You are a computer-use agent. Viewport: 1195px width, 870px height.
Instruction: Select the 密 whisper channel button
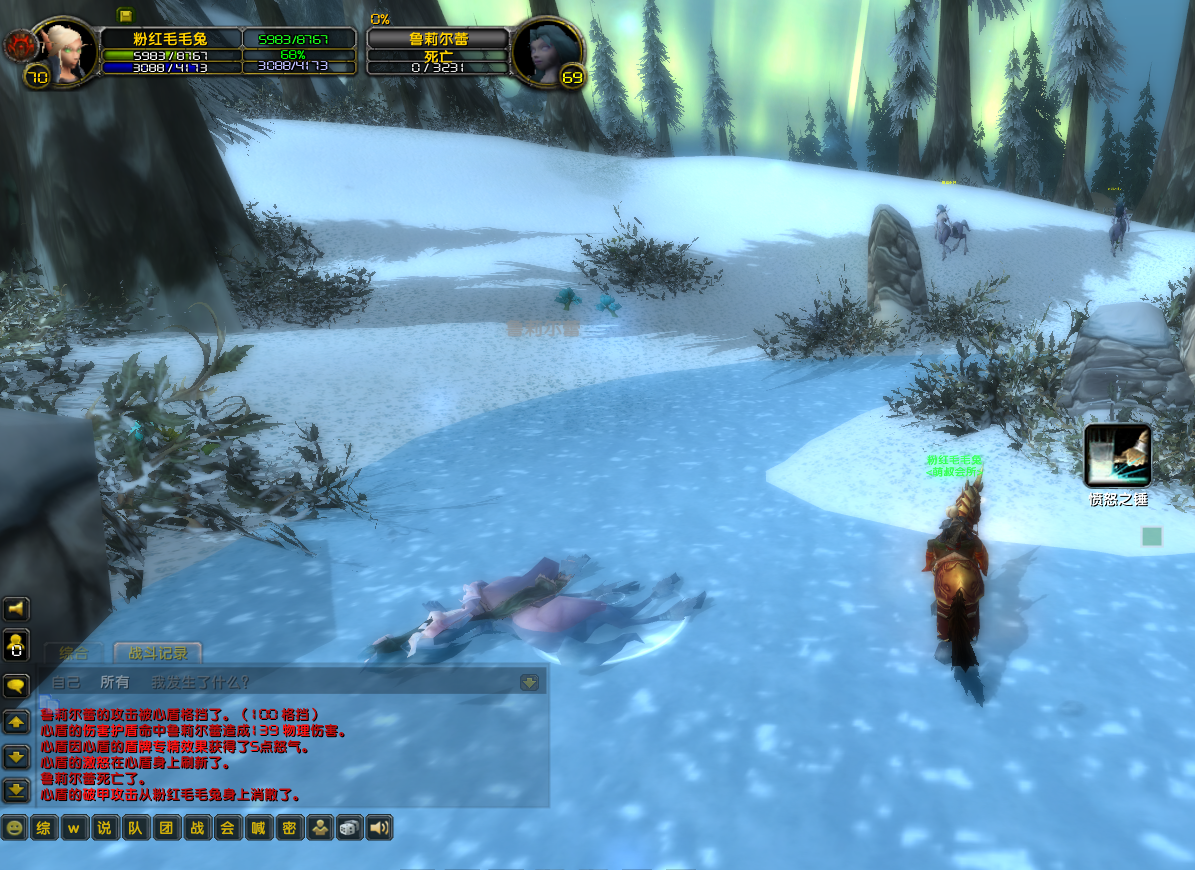pyautogui.click(x=289, y=828)
